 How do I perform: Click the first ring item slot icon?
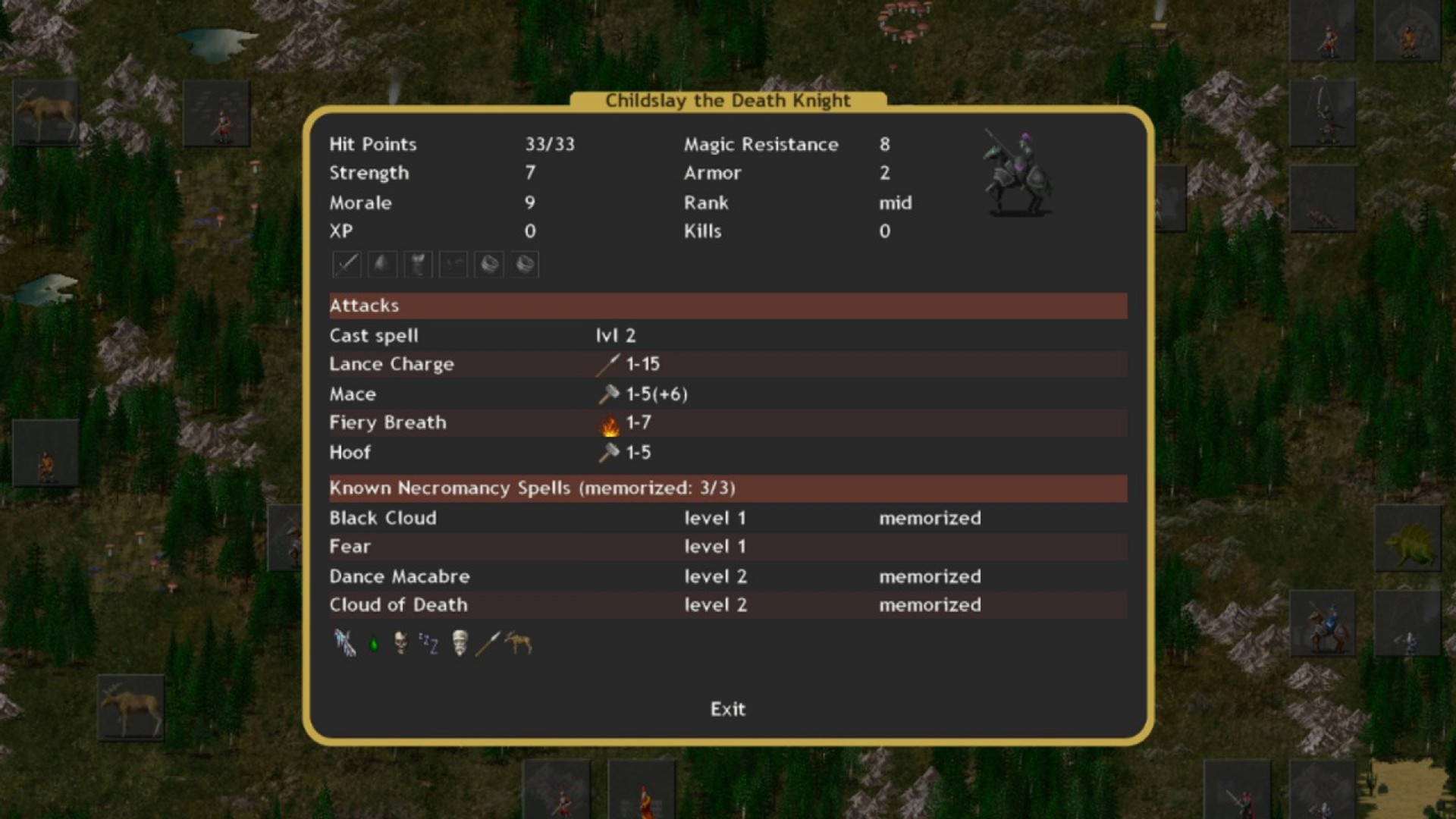[x=488, y=264]
